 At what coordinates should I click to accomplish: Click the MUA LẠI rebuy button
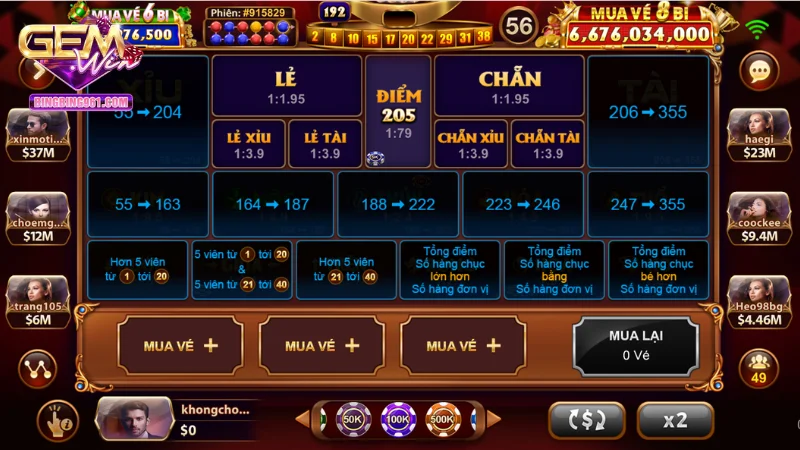coord(636,345)
